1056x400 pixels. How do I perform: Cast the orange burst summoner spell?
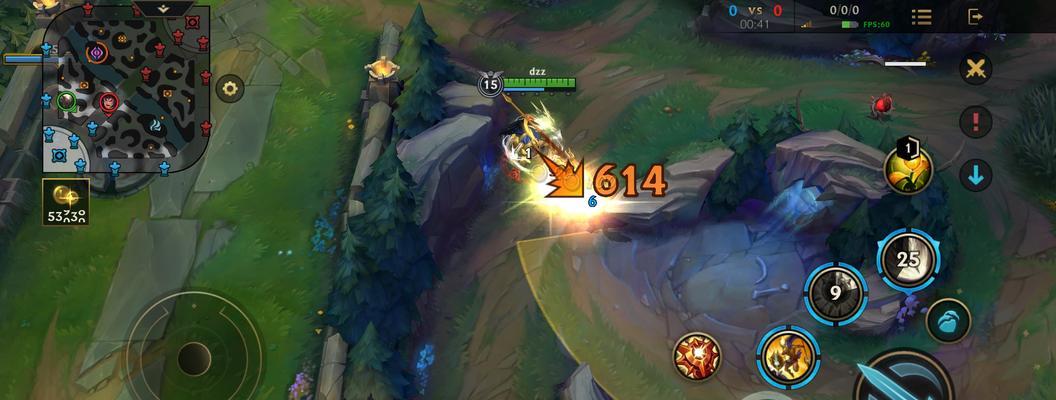[x=697, y=355]
